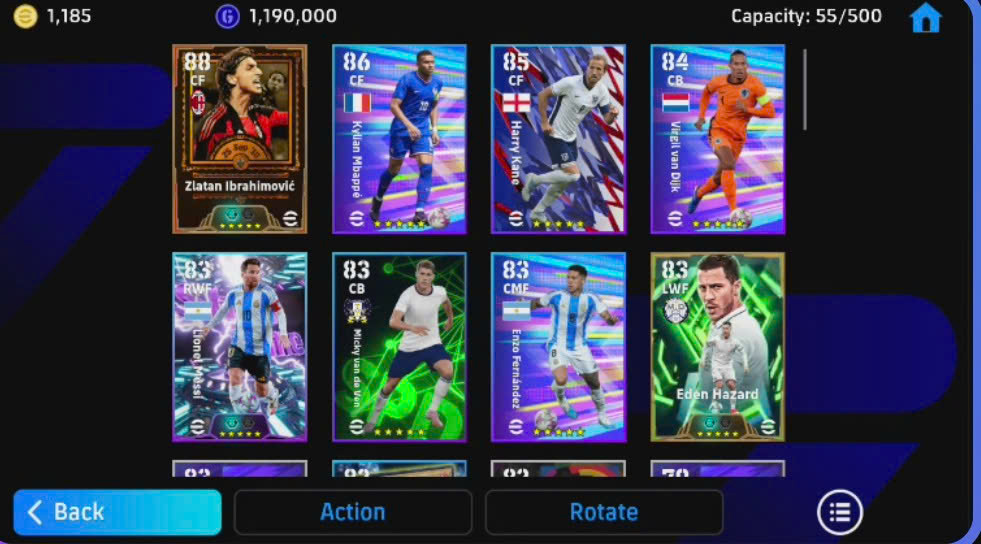Image resolution: width=981 pixels, height=544 pixels.
Task: Click the purple GP currency icon
Action: [x=227, y=16]
